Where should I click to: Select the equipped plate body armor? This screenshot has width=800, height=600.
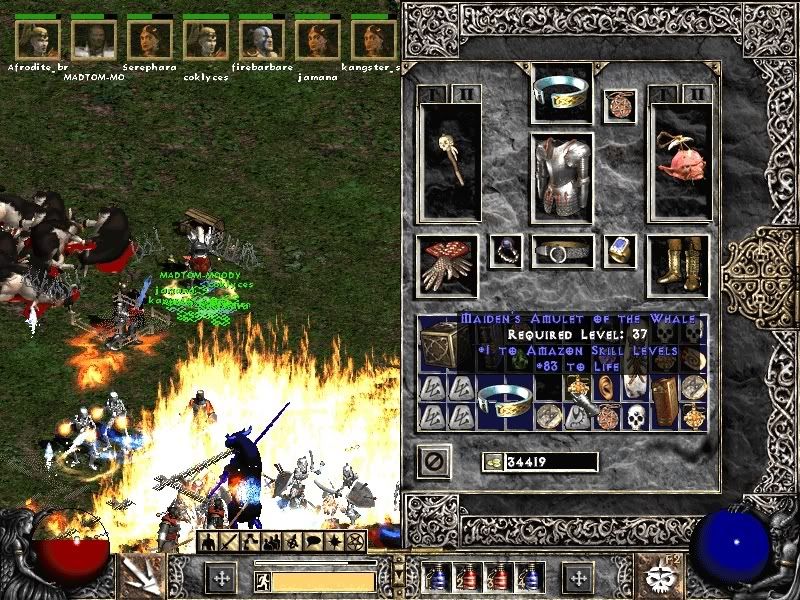click(561, 177)
